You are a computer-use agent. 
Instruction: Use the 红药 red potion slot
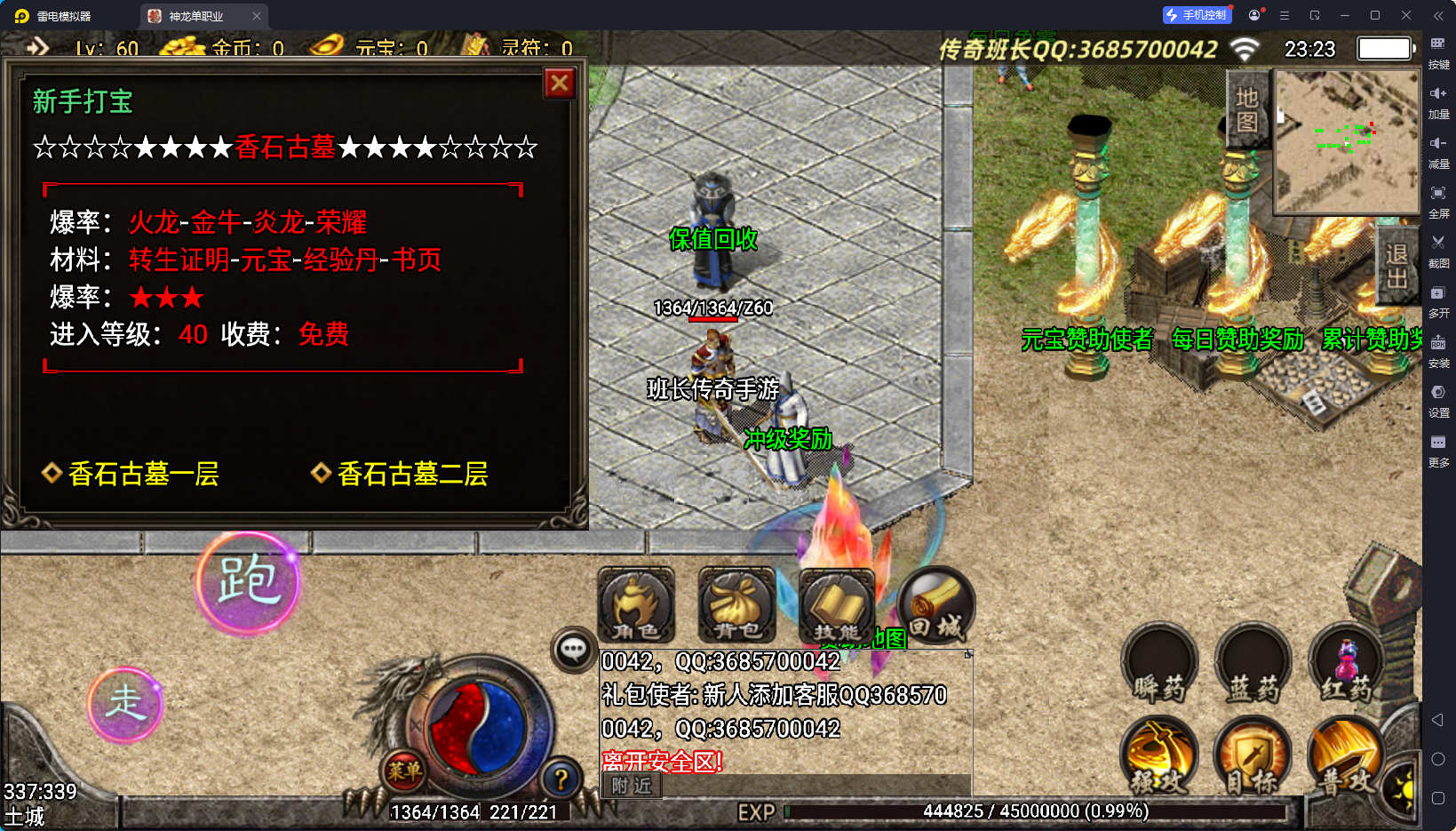1347,664
